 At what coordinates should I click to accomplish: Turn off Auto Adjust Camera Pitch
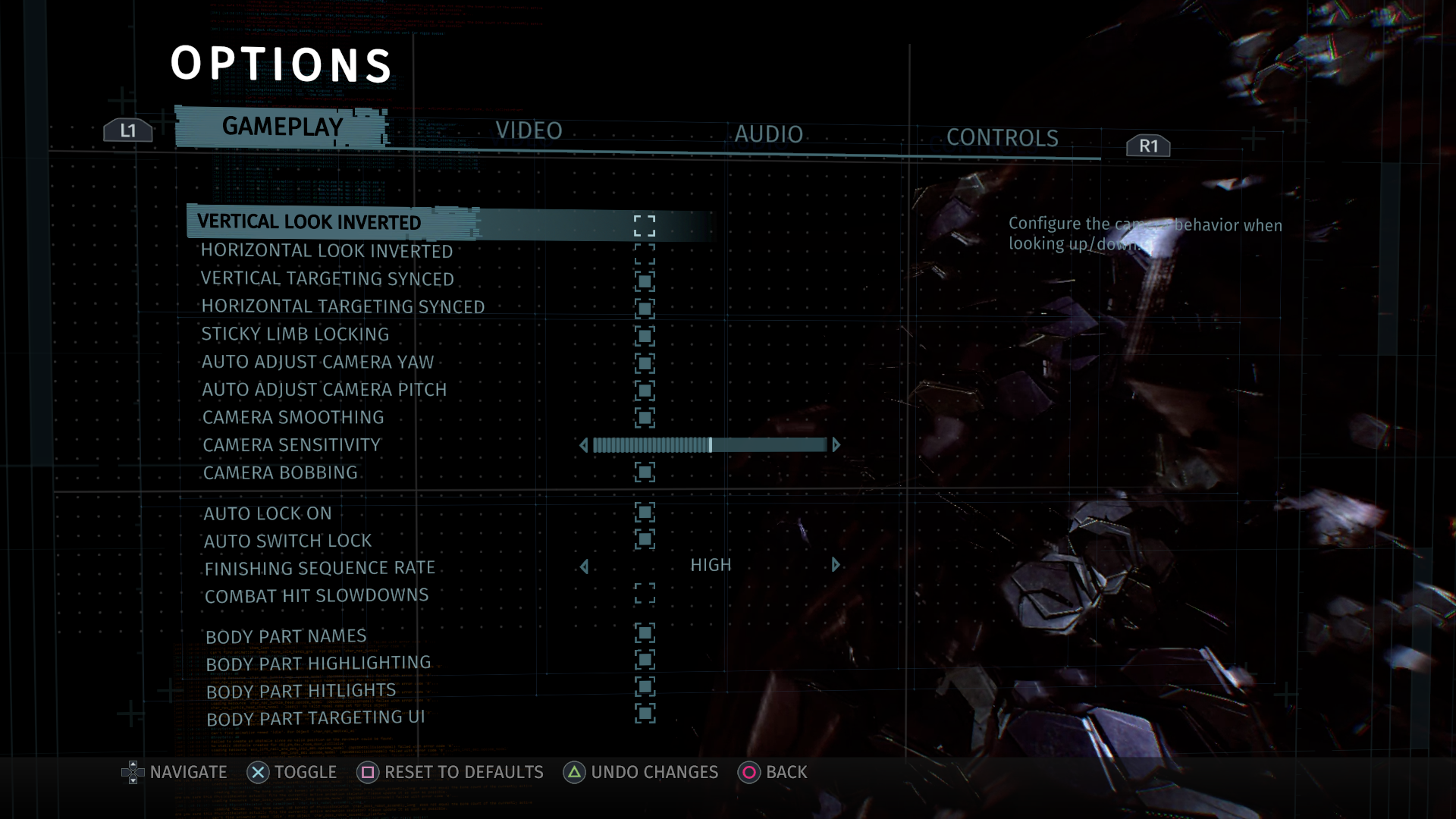[645, 391]
